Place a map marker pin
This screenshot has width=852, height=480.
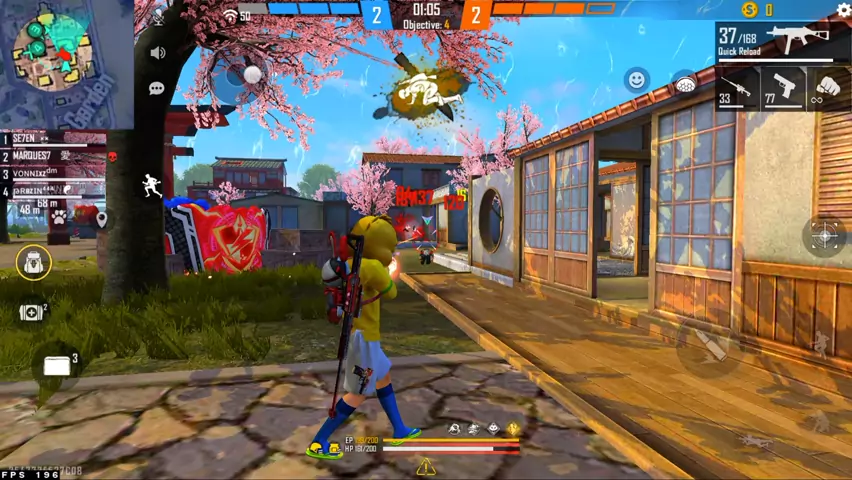click(101, 217)
